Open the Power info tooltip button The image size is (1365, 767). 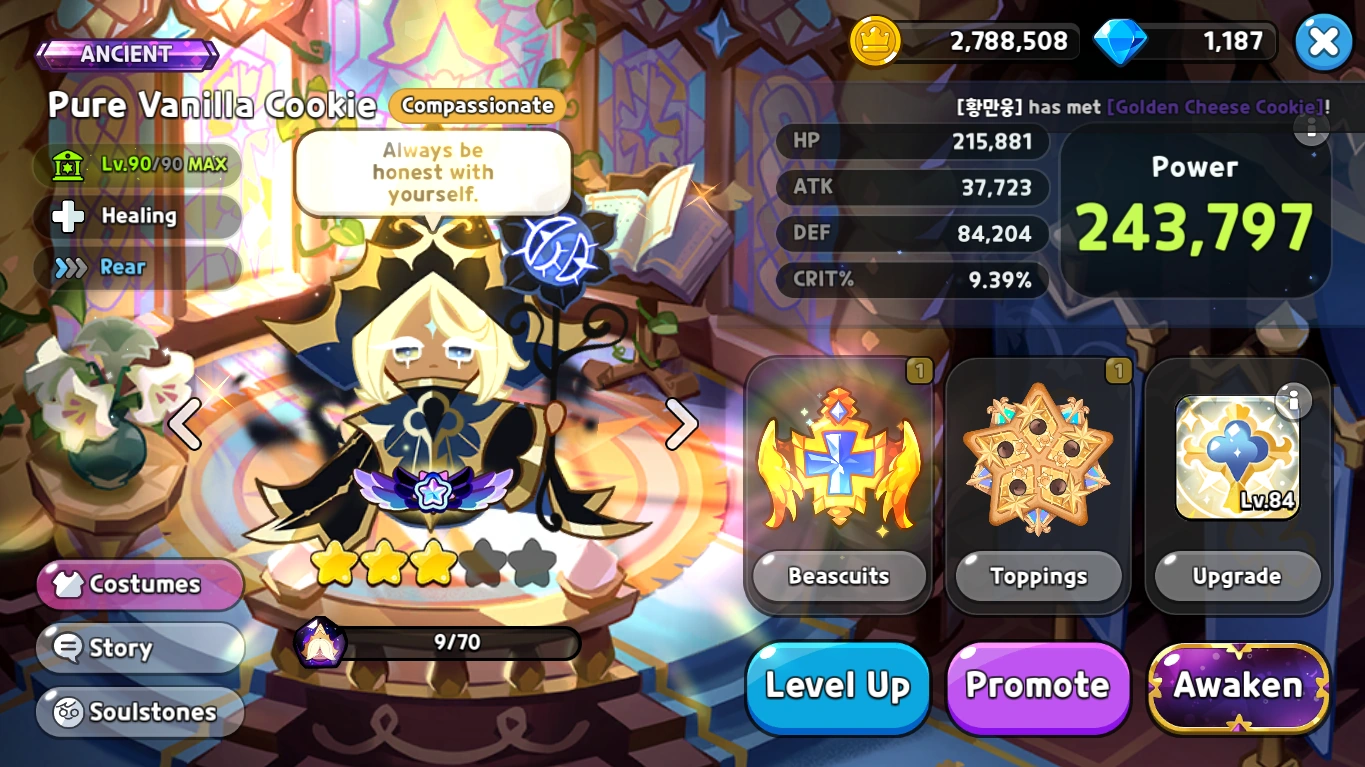tap(1311, 131)
